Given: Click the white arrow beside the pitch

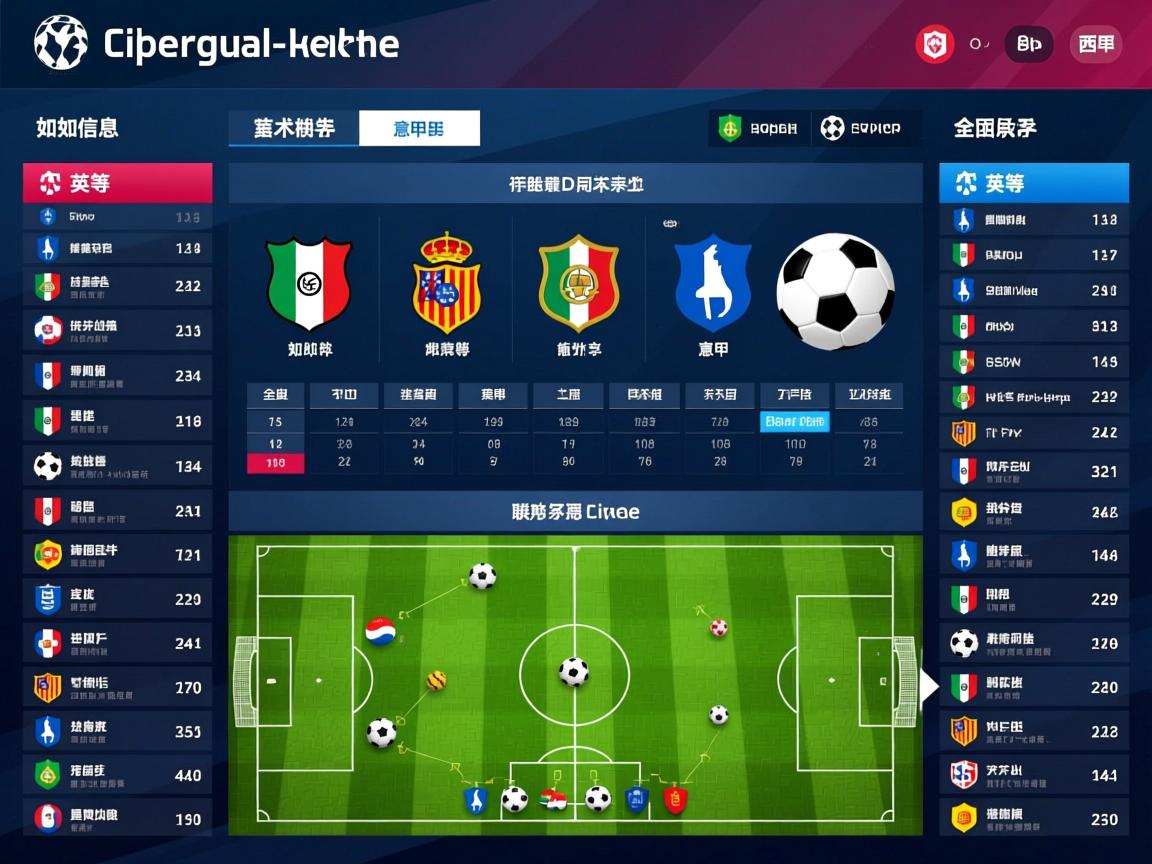Looking at the screenshot, I should click(x=929, y=686).
